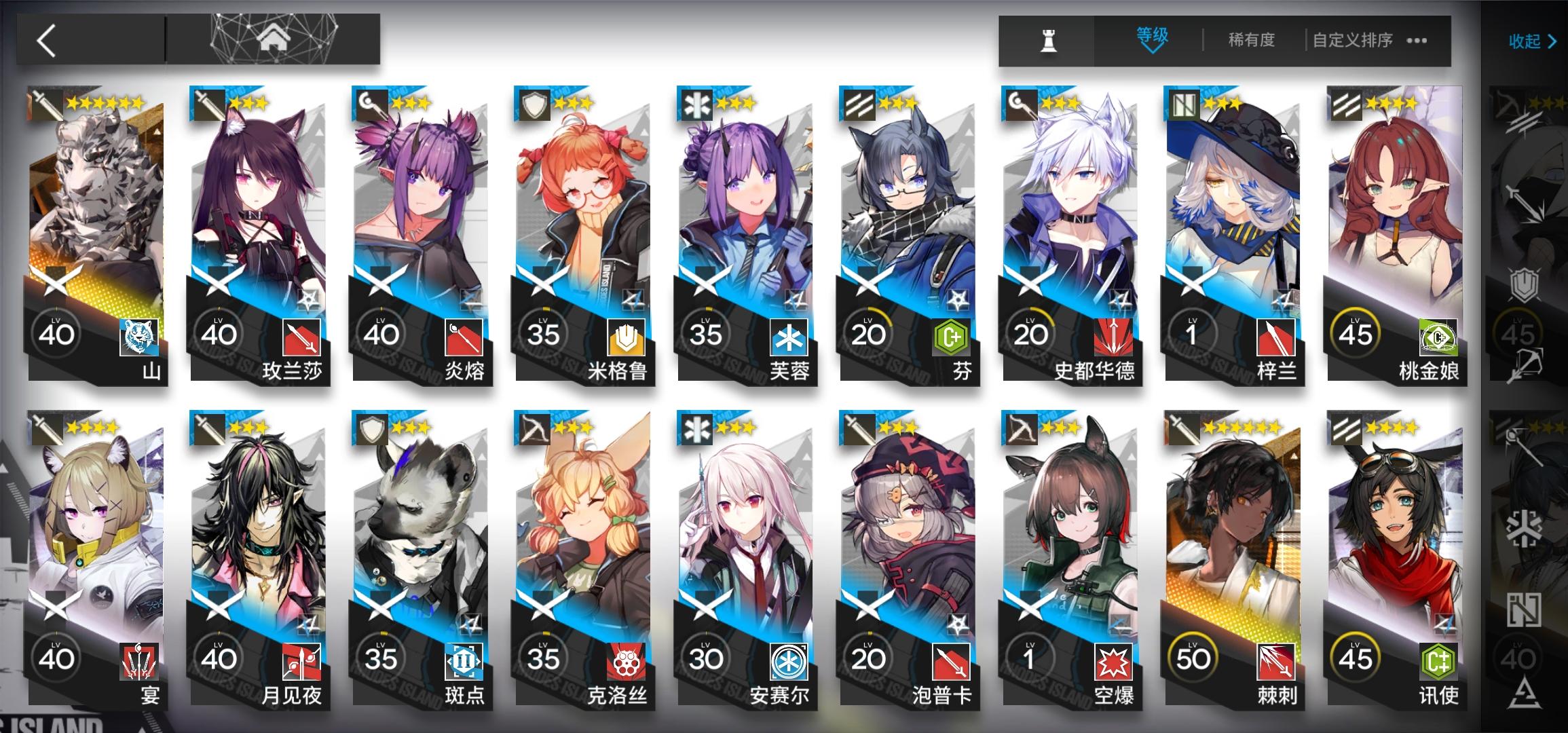Click the 自定义排序 option
This screenshot has height=733, width=1568.
(x=1351, y=39)
